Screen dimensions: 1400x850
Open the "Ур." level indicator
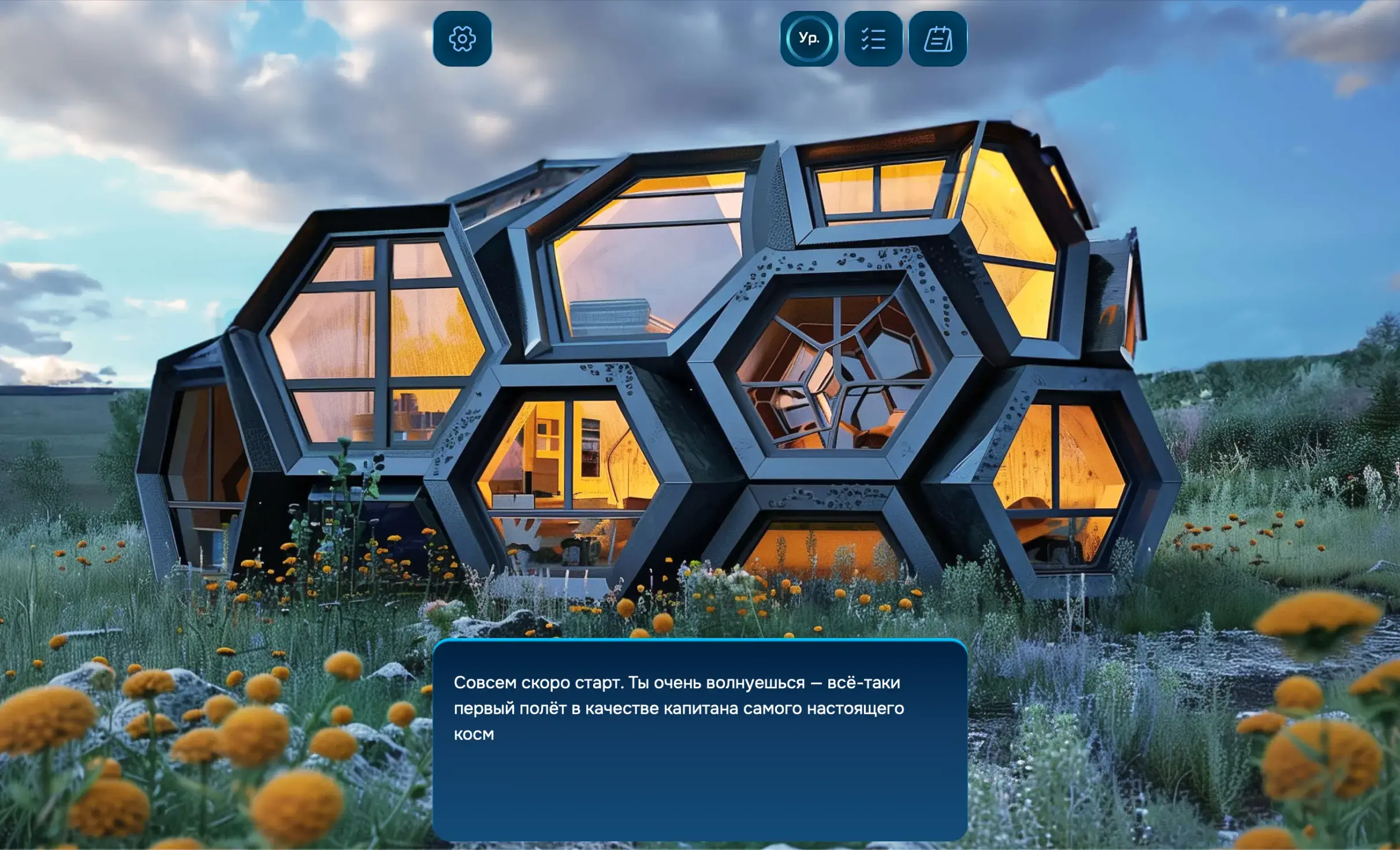(809, 39)
